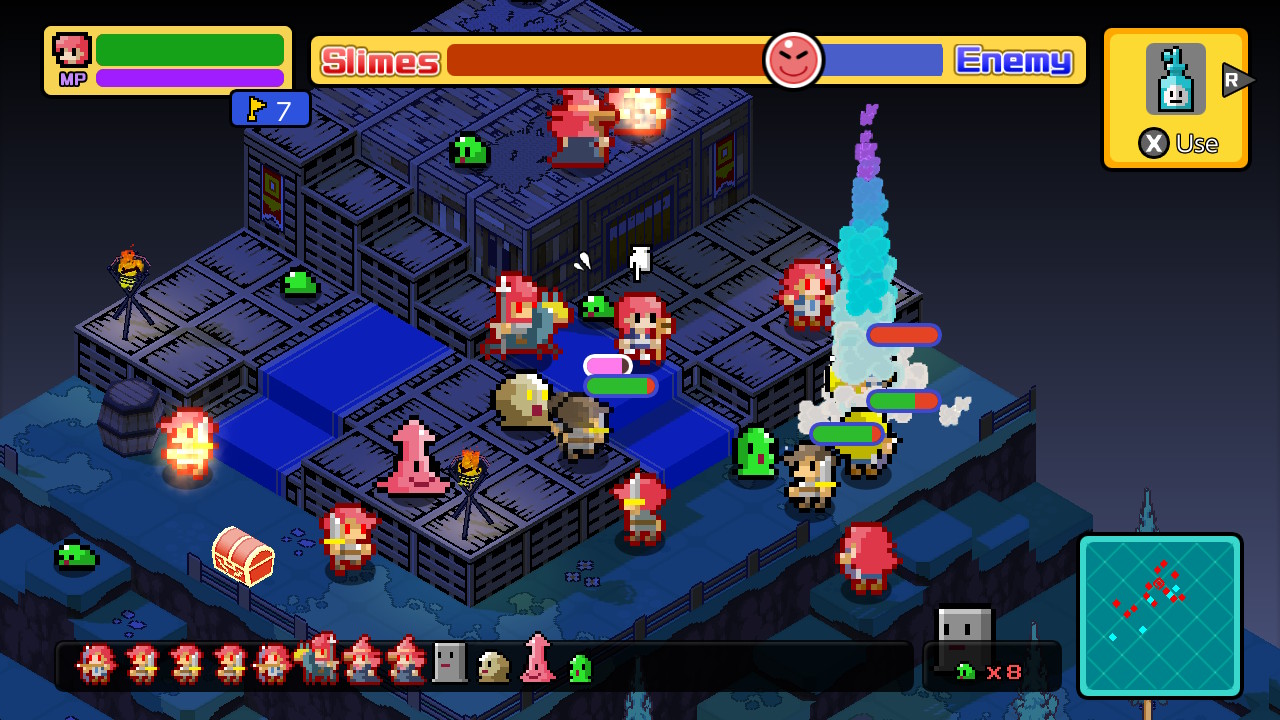
Task: Click the green HP bar in the top-left
Action: [190, 50]
